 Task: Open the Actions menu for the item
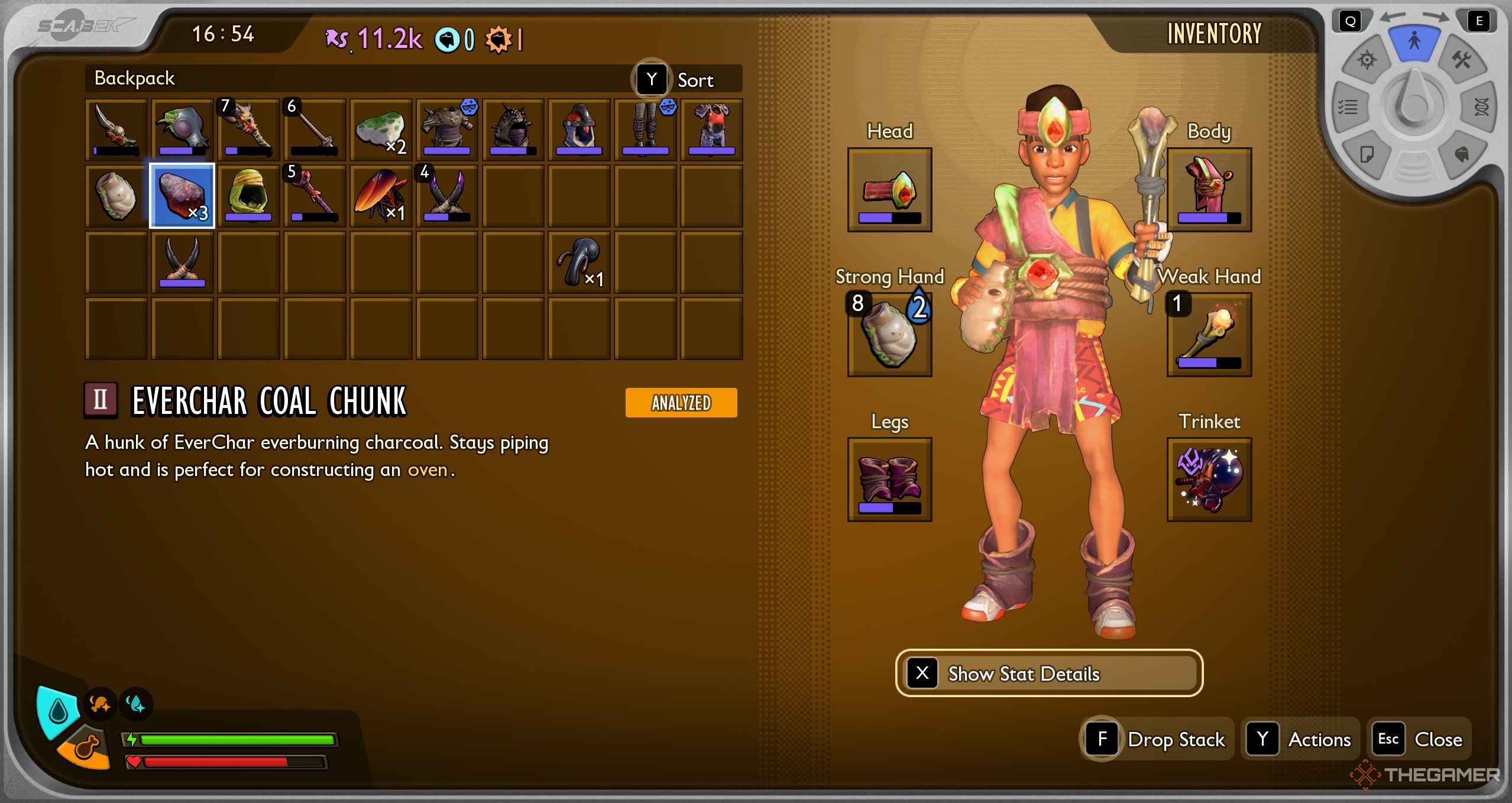tap(1300, 739)
